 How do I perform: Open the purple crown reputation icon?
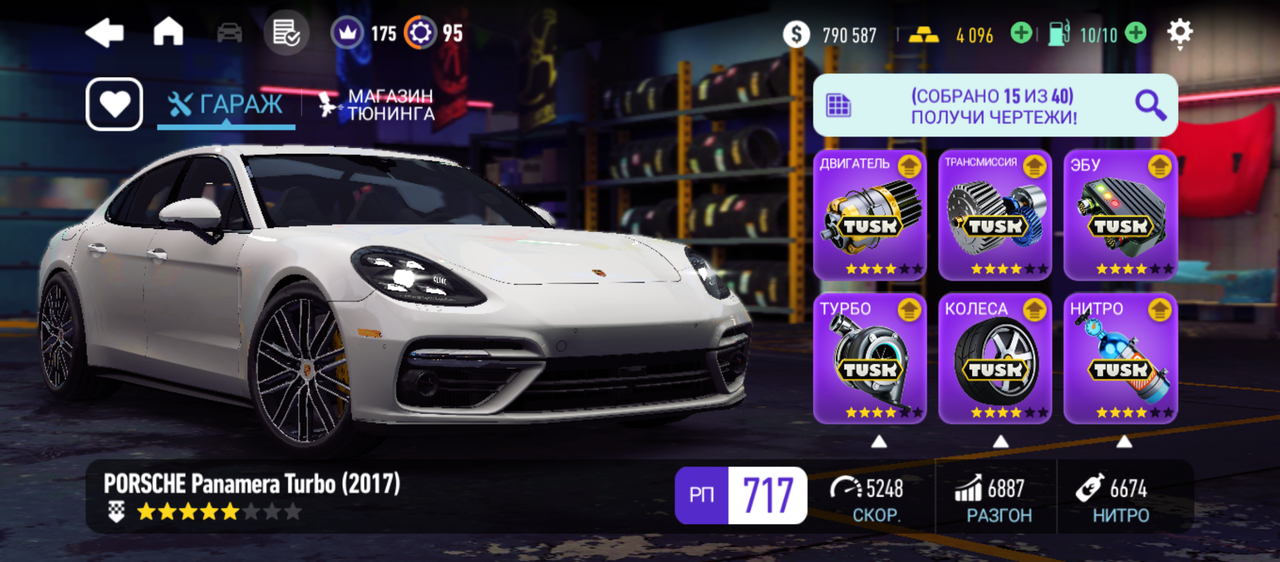click(347, 33)
